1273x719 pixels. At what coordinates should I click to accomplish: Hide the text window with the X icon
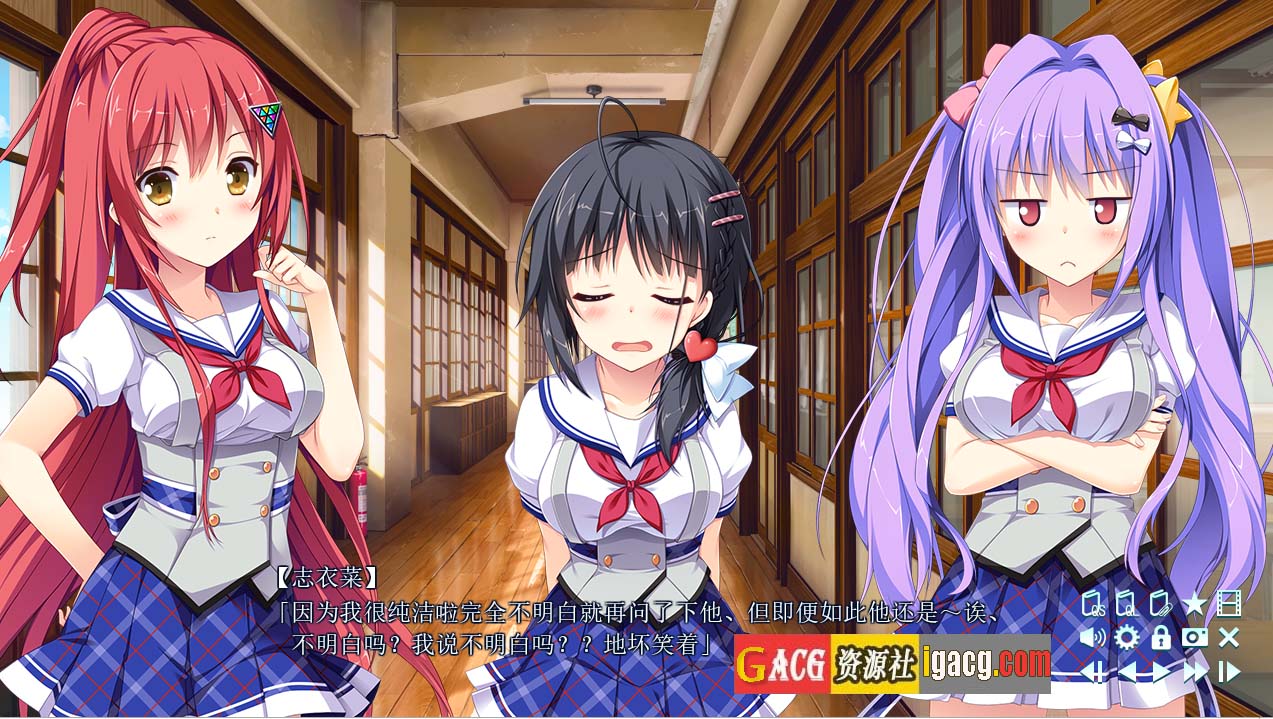1229,637
